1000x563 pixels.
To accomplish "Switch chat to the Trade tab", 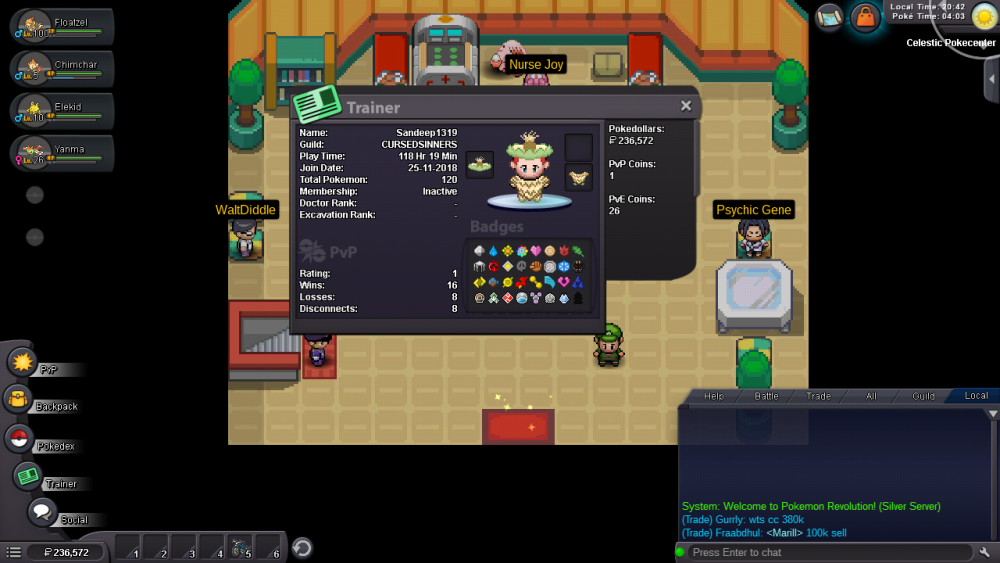I will point(818,396).
